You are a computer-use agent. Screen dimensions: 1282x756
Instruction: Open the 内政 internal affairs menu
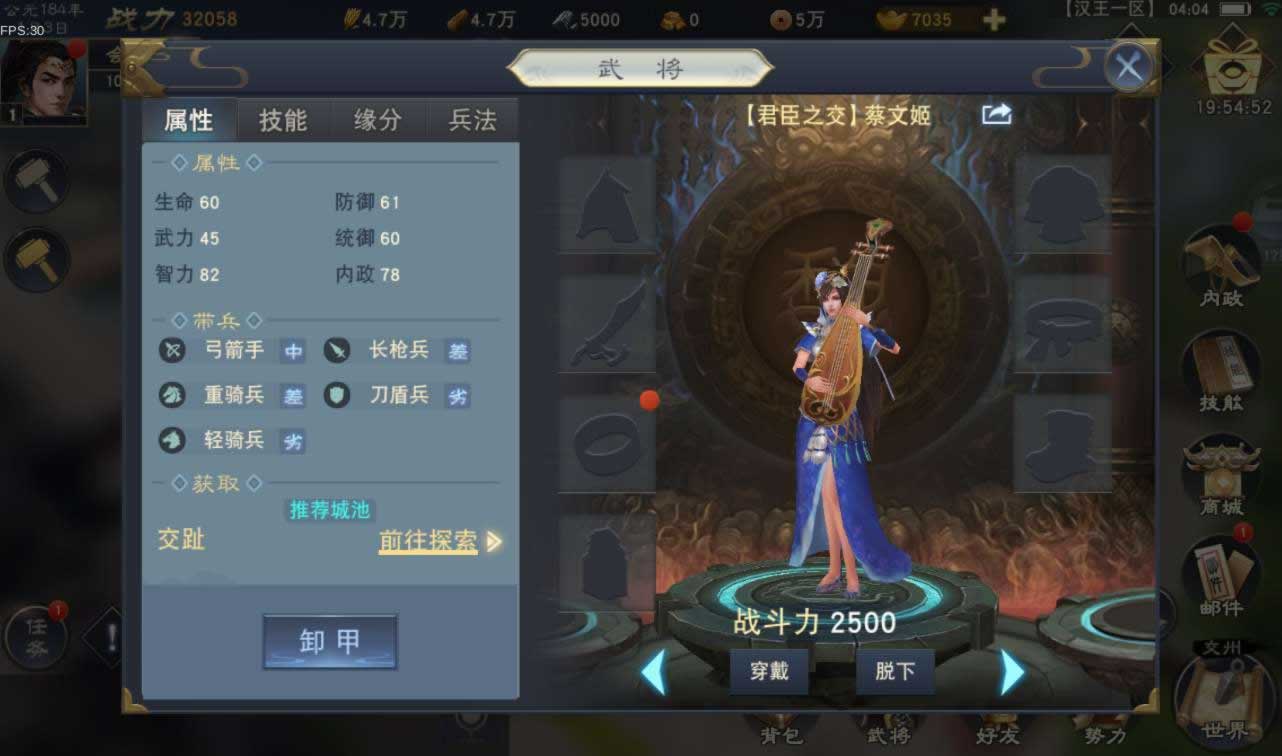[x=1221, y=265]
